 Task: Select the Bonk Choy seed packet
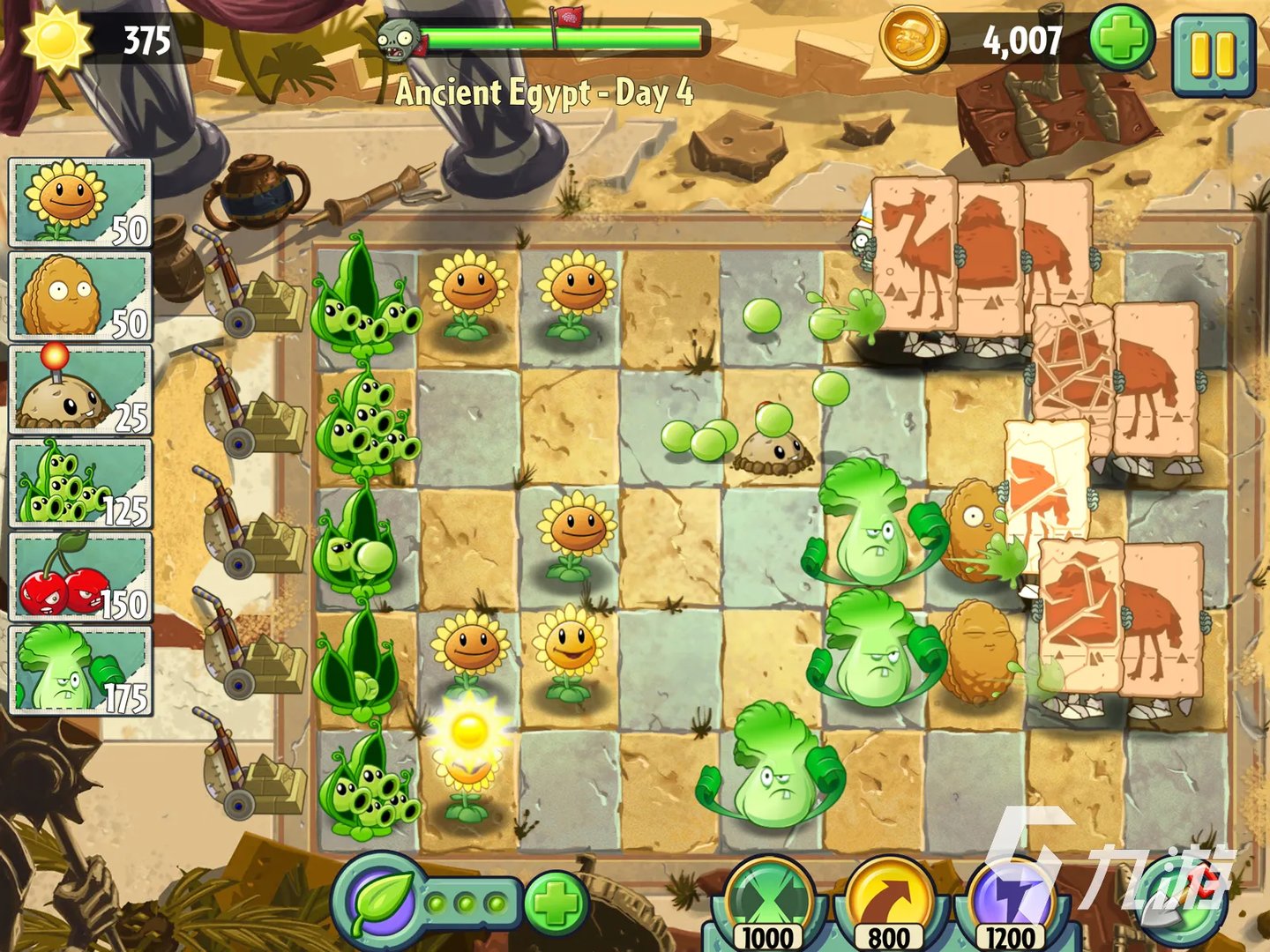click(x=80, y=670)
